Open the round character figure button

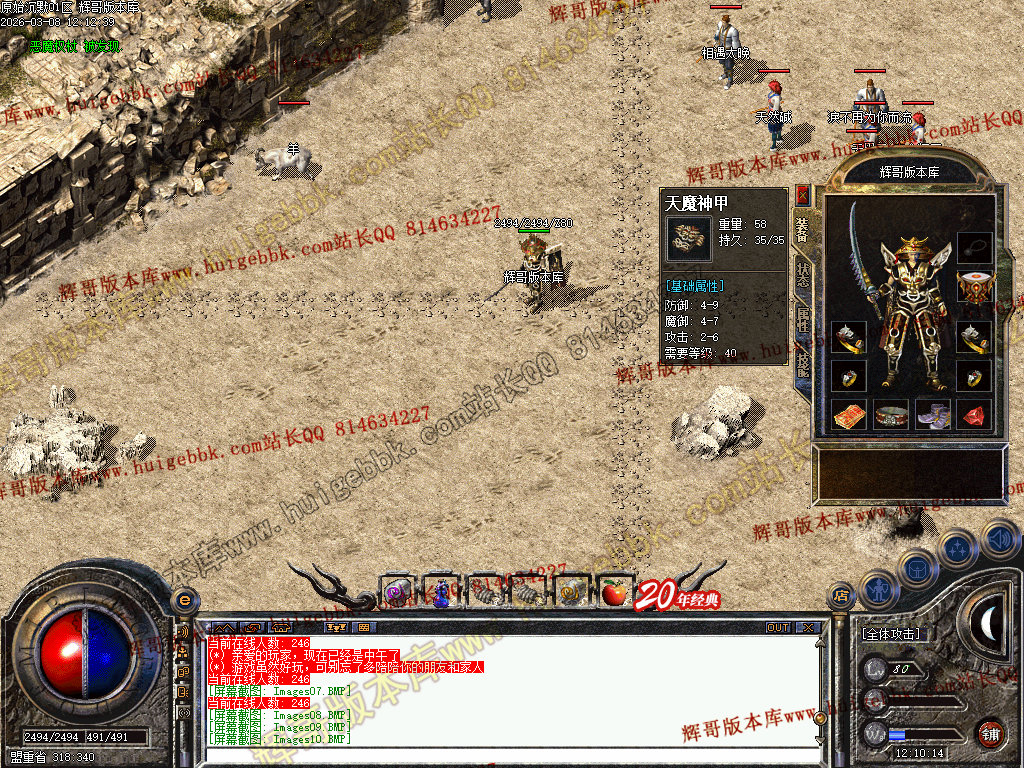pos(877,590)
